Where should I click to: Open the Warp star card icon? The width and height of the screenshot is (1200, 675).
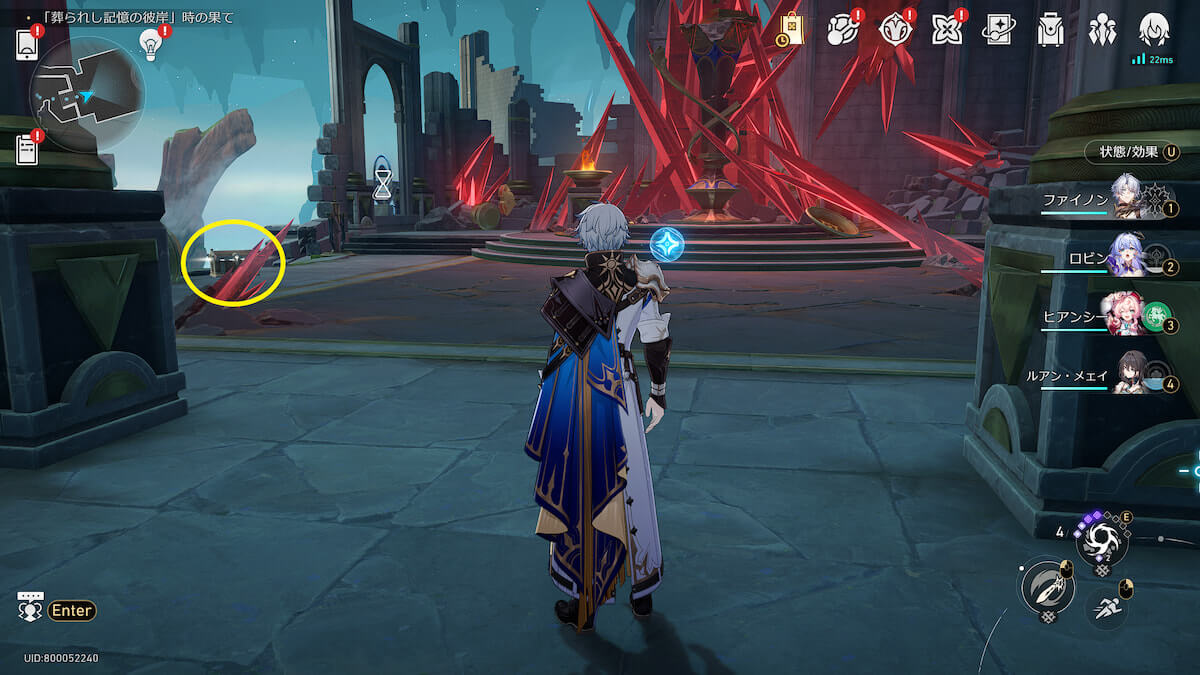click(998, 30)
